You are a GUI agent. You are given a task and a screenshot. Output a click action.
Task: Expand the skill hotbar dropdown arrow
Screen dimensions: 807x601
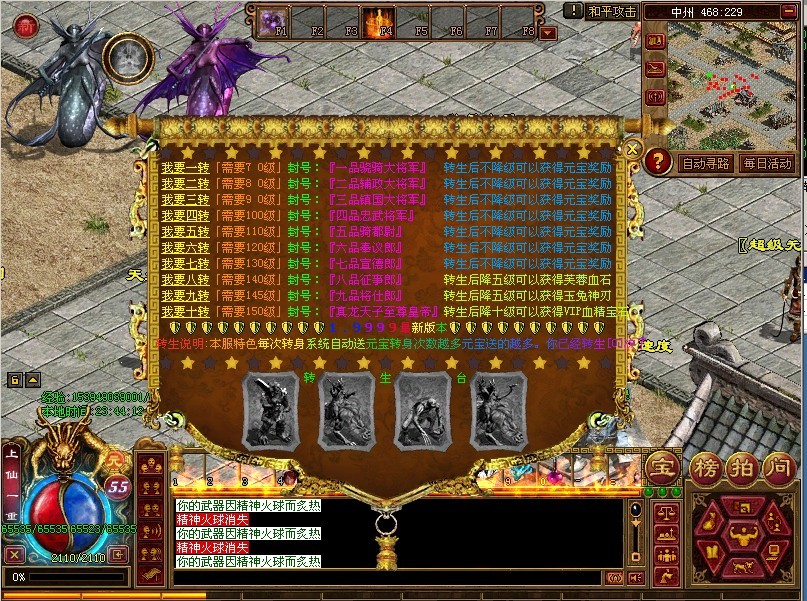click(x=548, y=32)
